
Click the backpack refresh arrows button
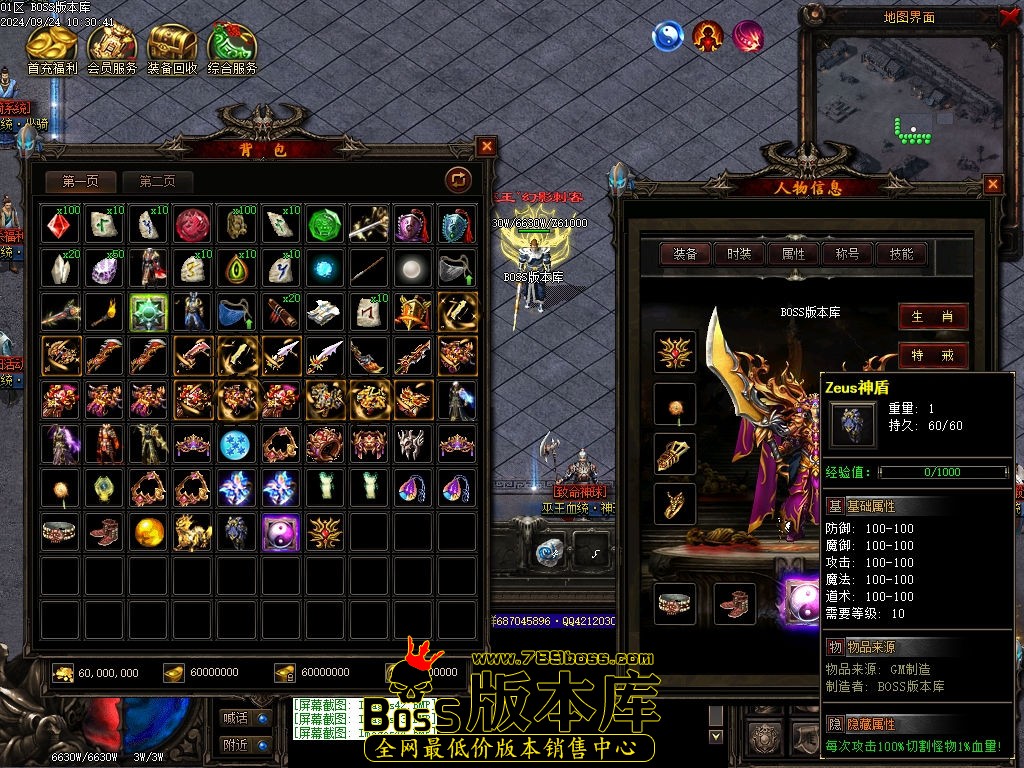click(458, 179)
